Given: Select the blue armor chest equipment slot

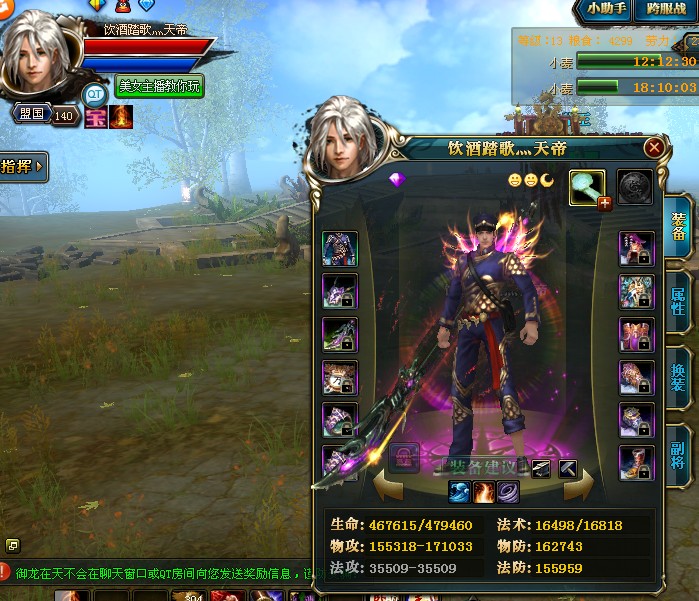Looking at the screenshot, I should coord(340,248).
